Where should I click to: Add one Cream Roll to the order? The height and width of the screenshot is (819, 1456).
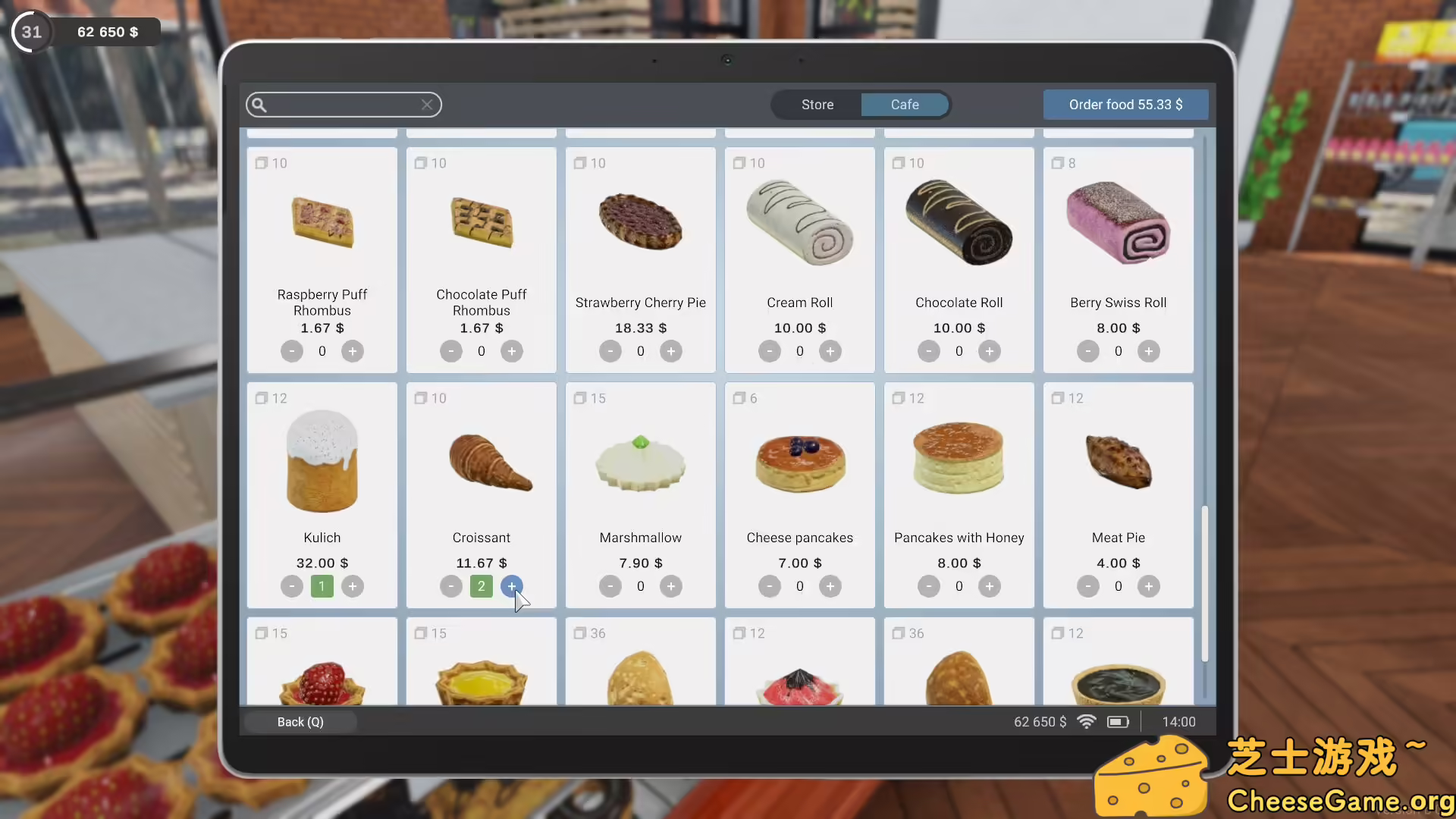point(830,351)
